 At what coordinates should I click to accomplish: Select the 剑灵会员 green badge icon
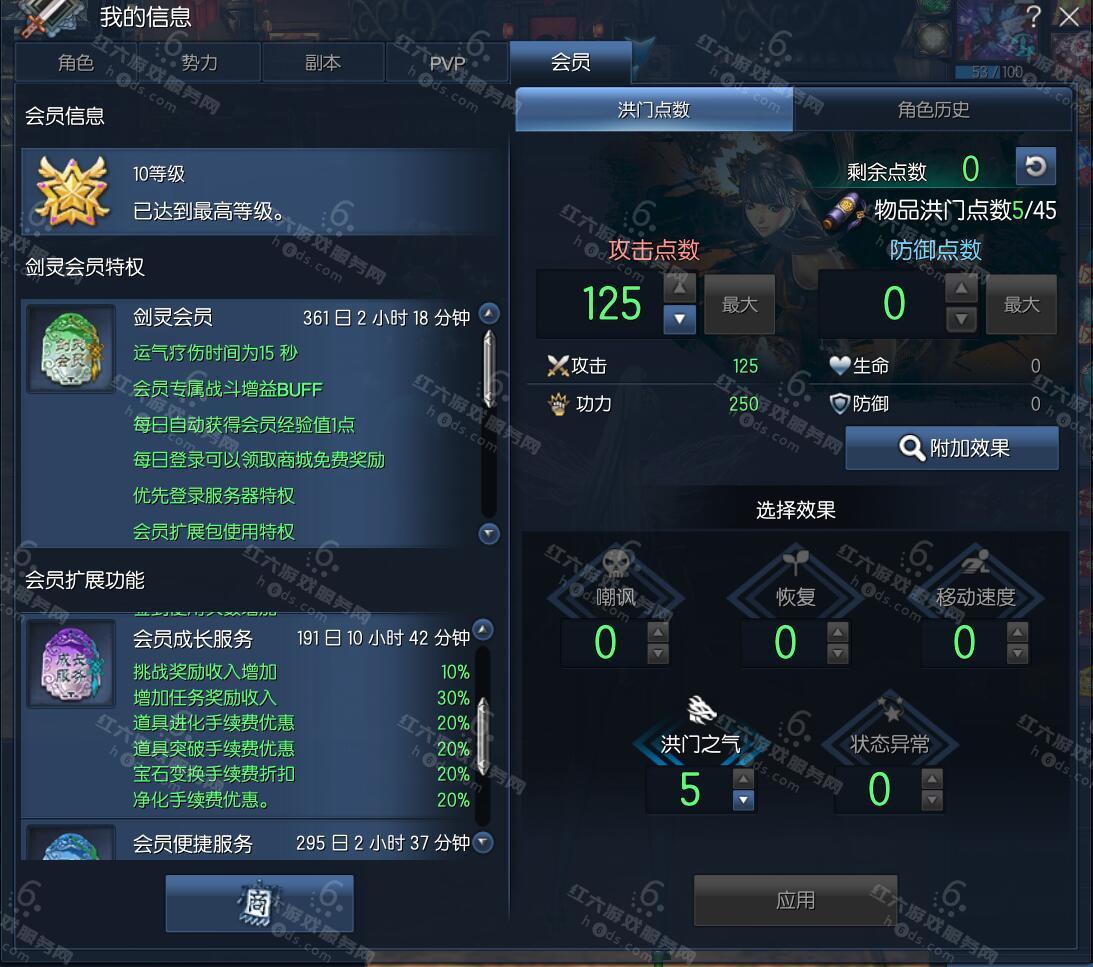[x=70, y=349]
